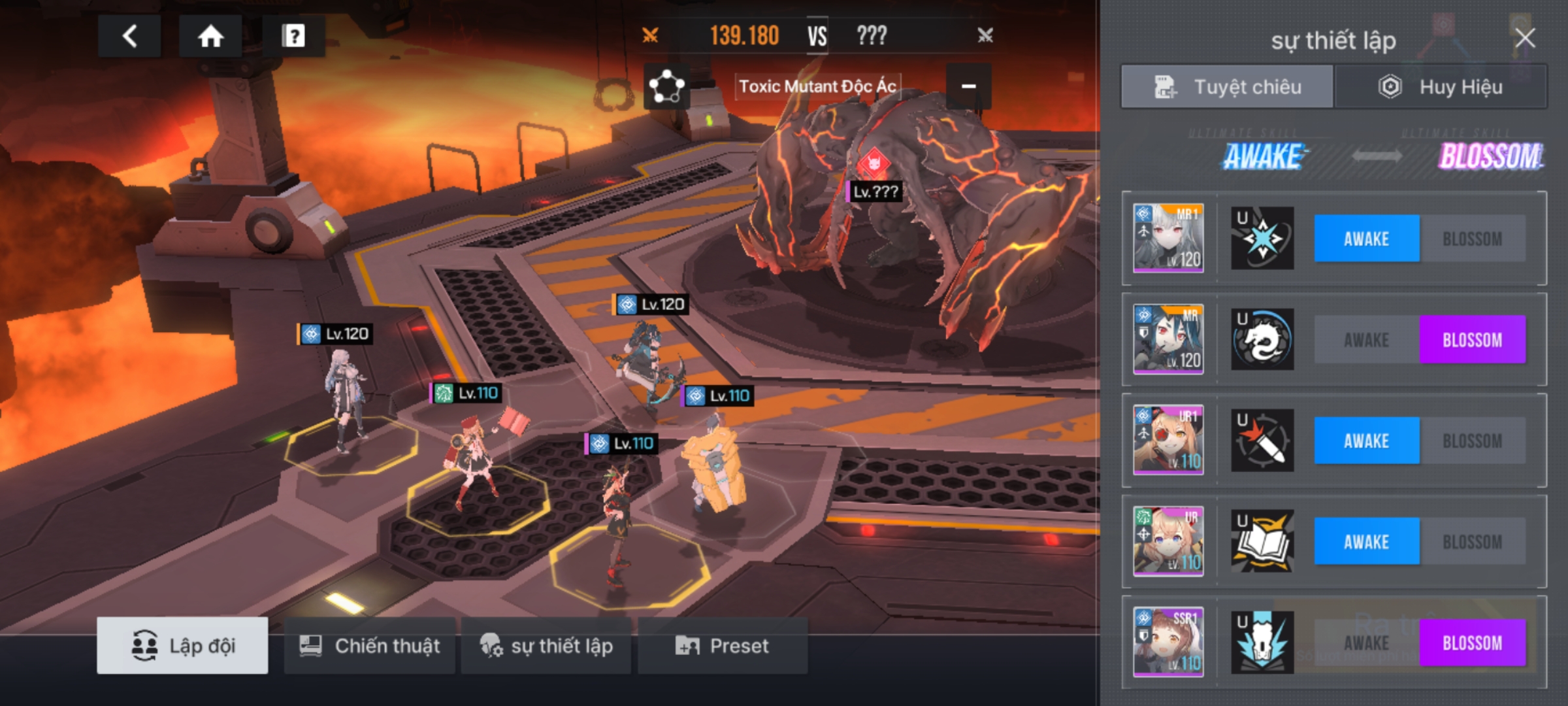Screen dimensions: 1568x706
Task: Tap the open book ultimate skill icon
Action: click(1262, 542)
